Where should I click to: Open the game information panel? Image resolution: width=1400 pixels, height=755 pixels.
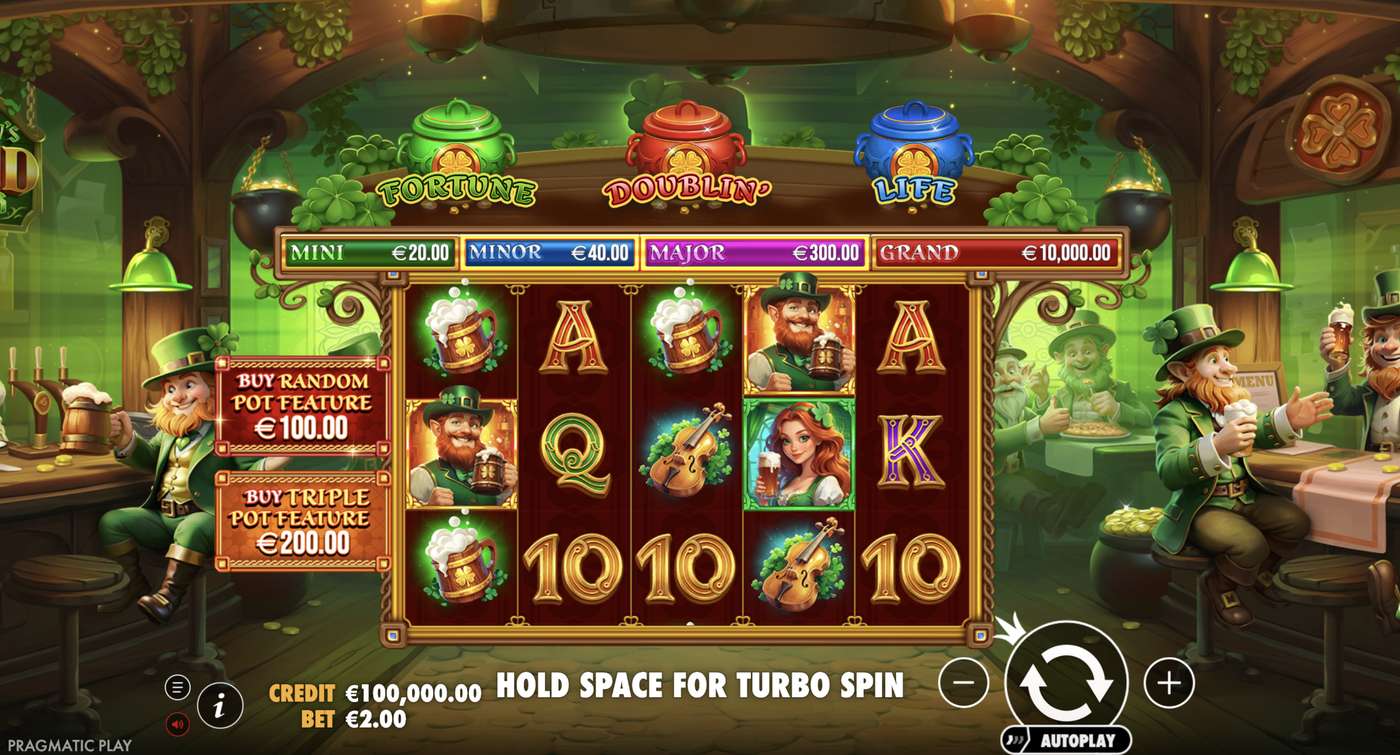[218, 703]
